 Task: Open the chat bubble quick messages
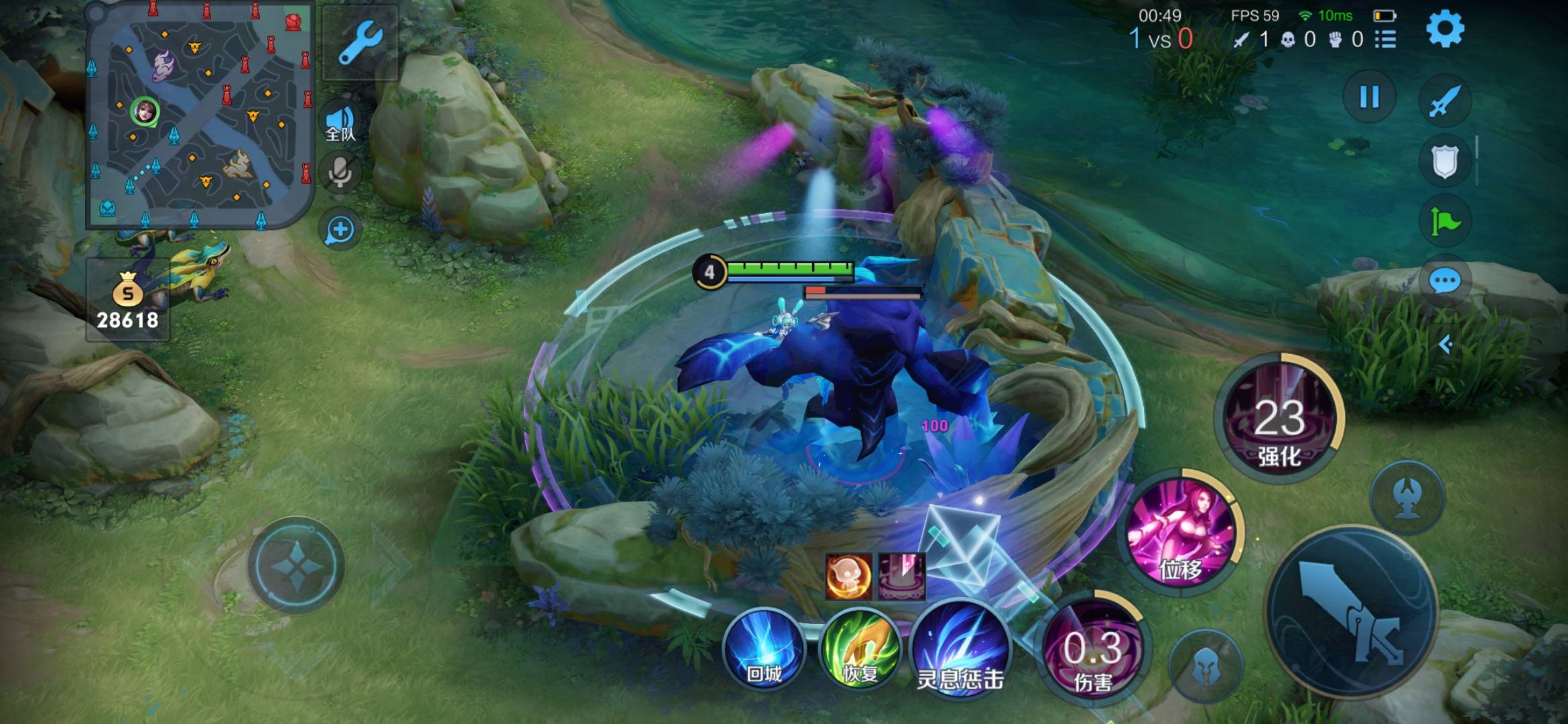(x=1444, y=282)
